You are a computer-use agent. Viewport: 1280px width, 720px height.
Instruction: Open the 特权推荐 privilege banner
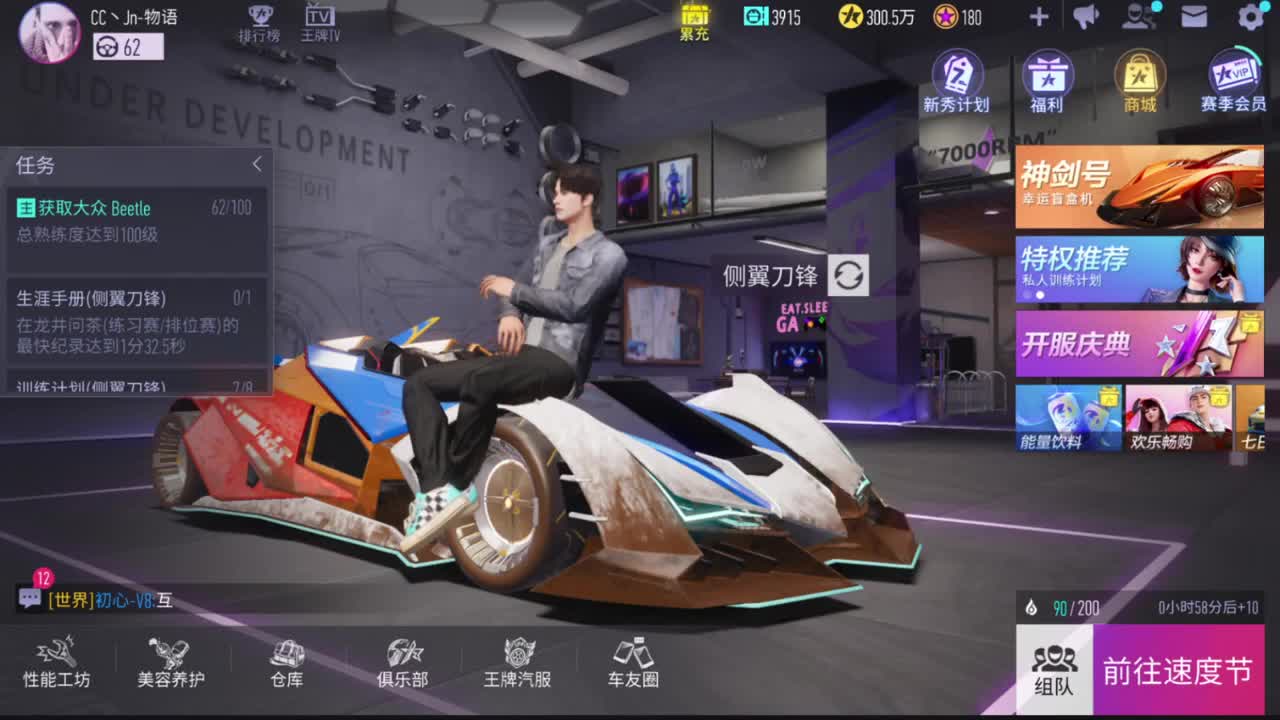tap(1139, 269)
